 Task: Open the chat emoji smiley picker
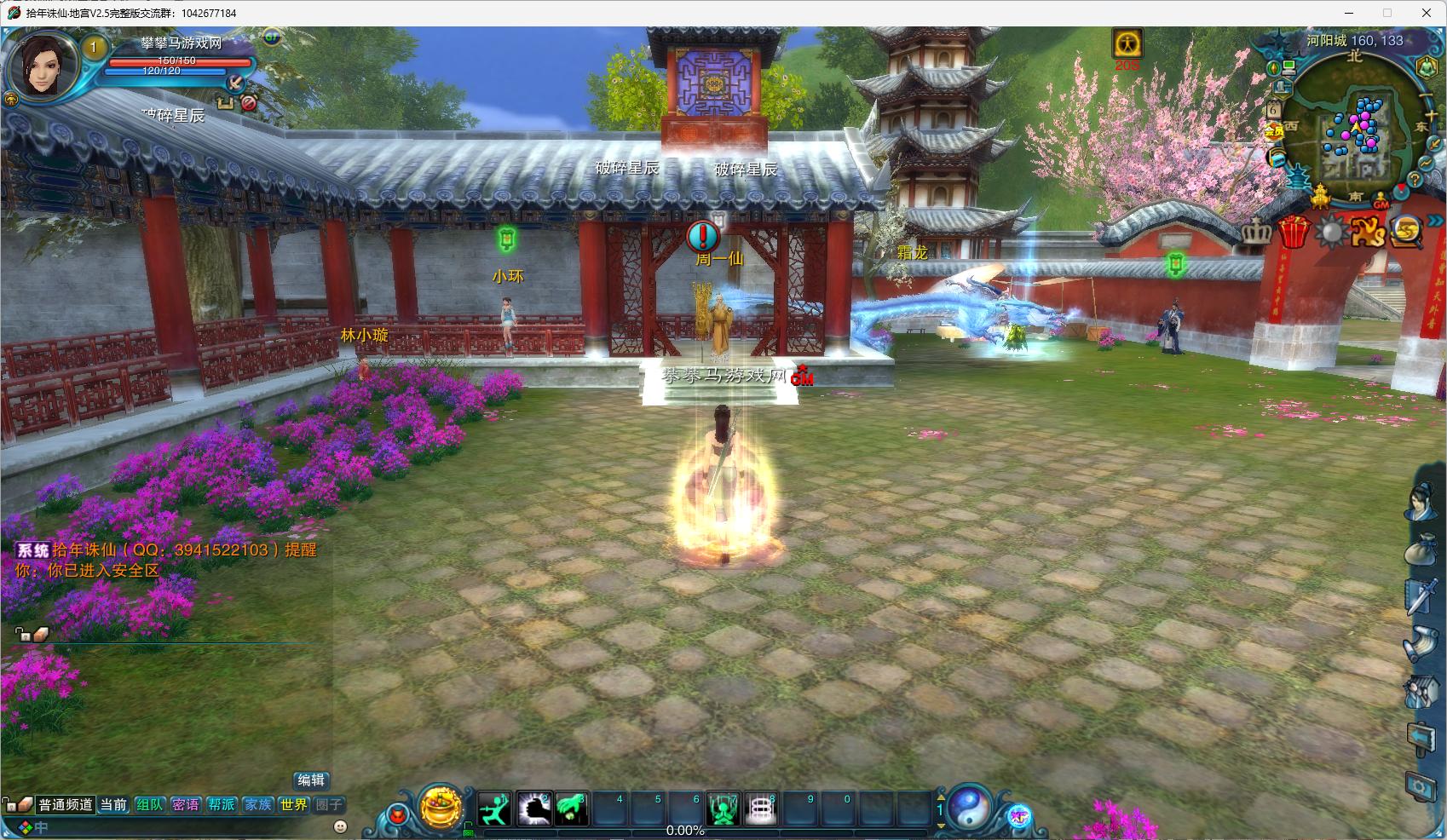340,826
